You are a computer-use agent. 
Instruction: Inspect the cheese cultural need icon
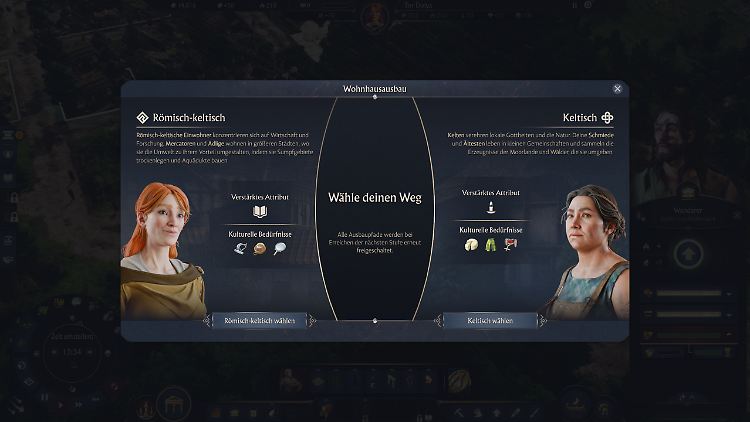click(472, 245)
